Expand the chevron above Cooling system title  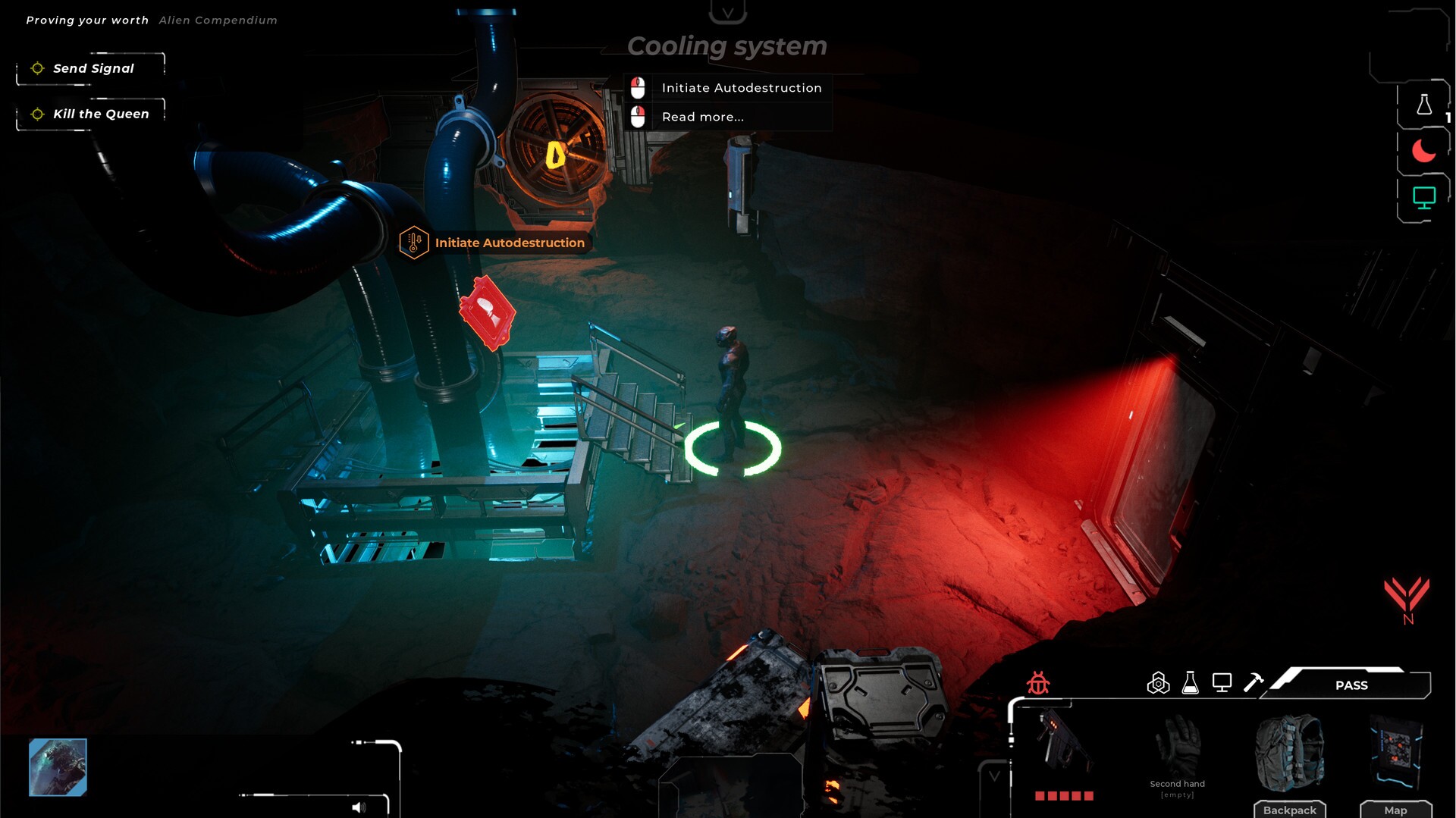click(729, 12)
